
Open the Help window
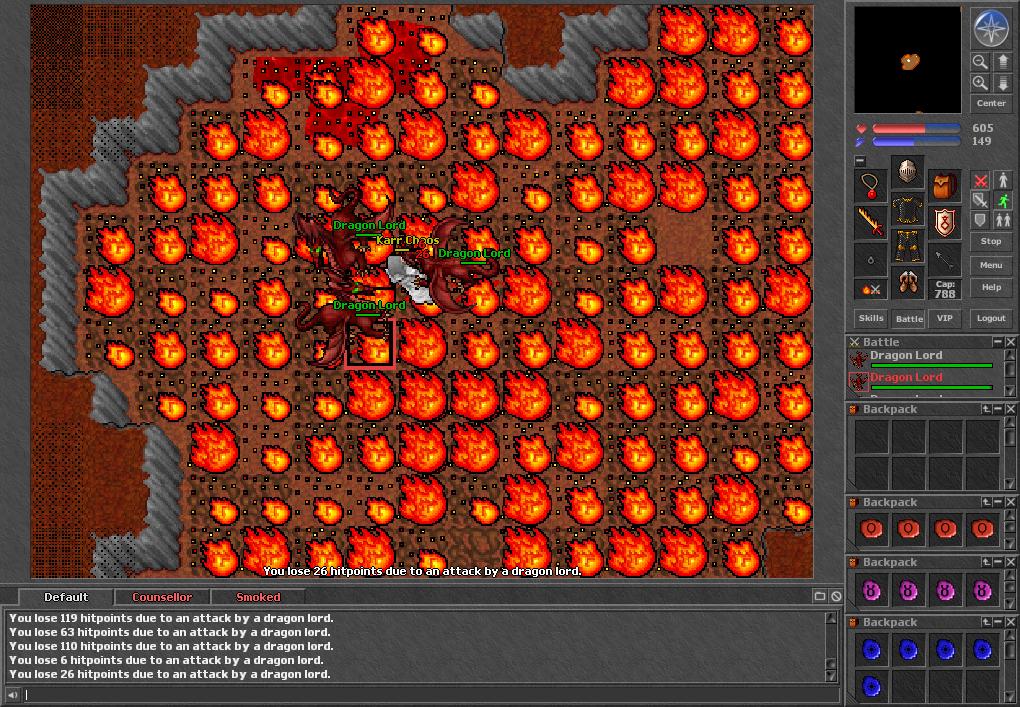pyautogui.click(x=990, y=287)
